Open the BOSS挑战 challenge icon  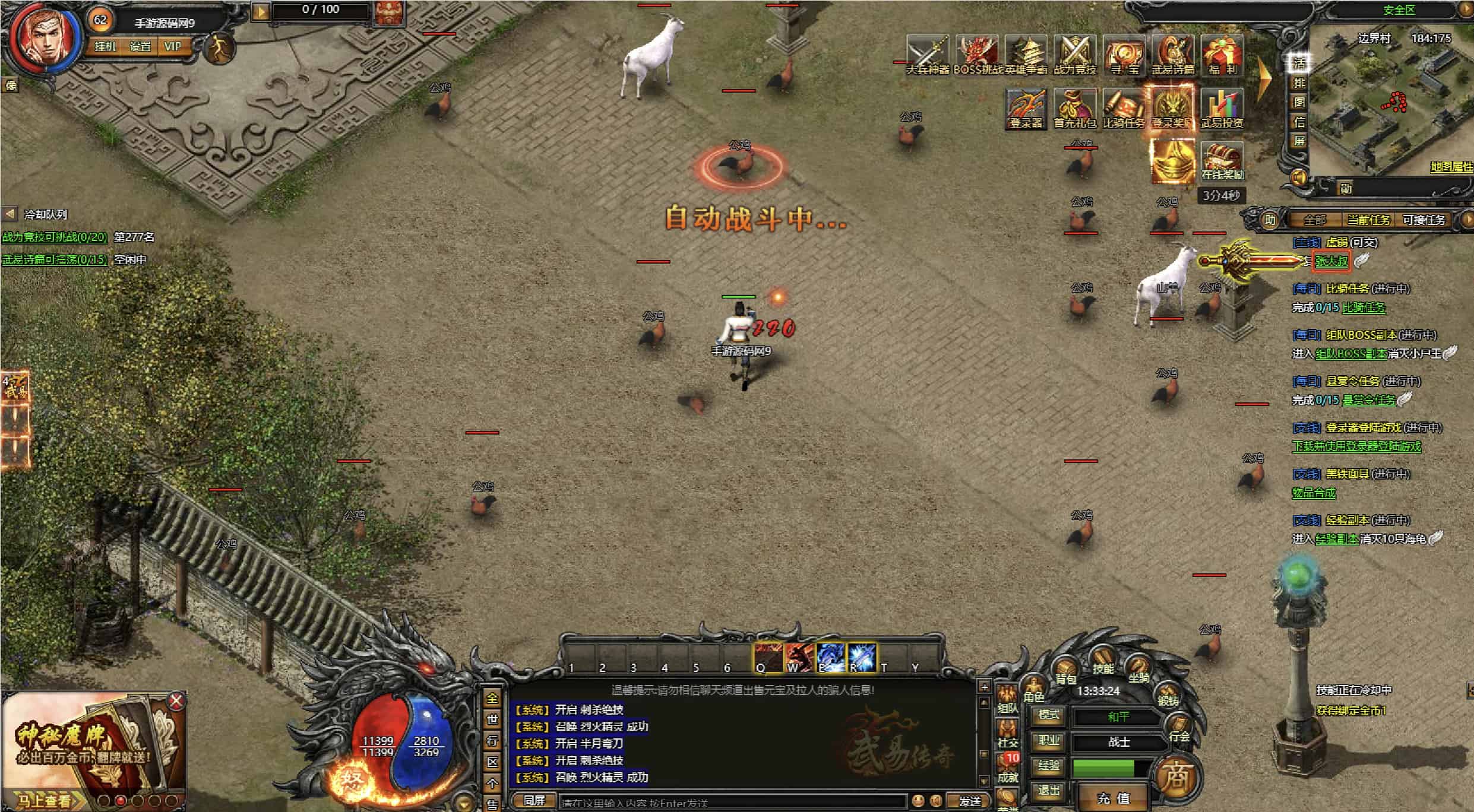point(976,55)
